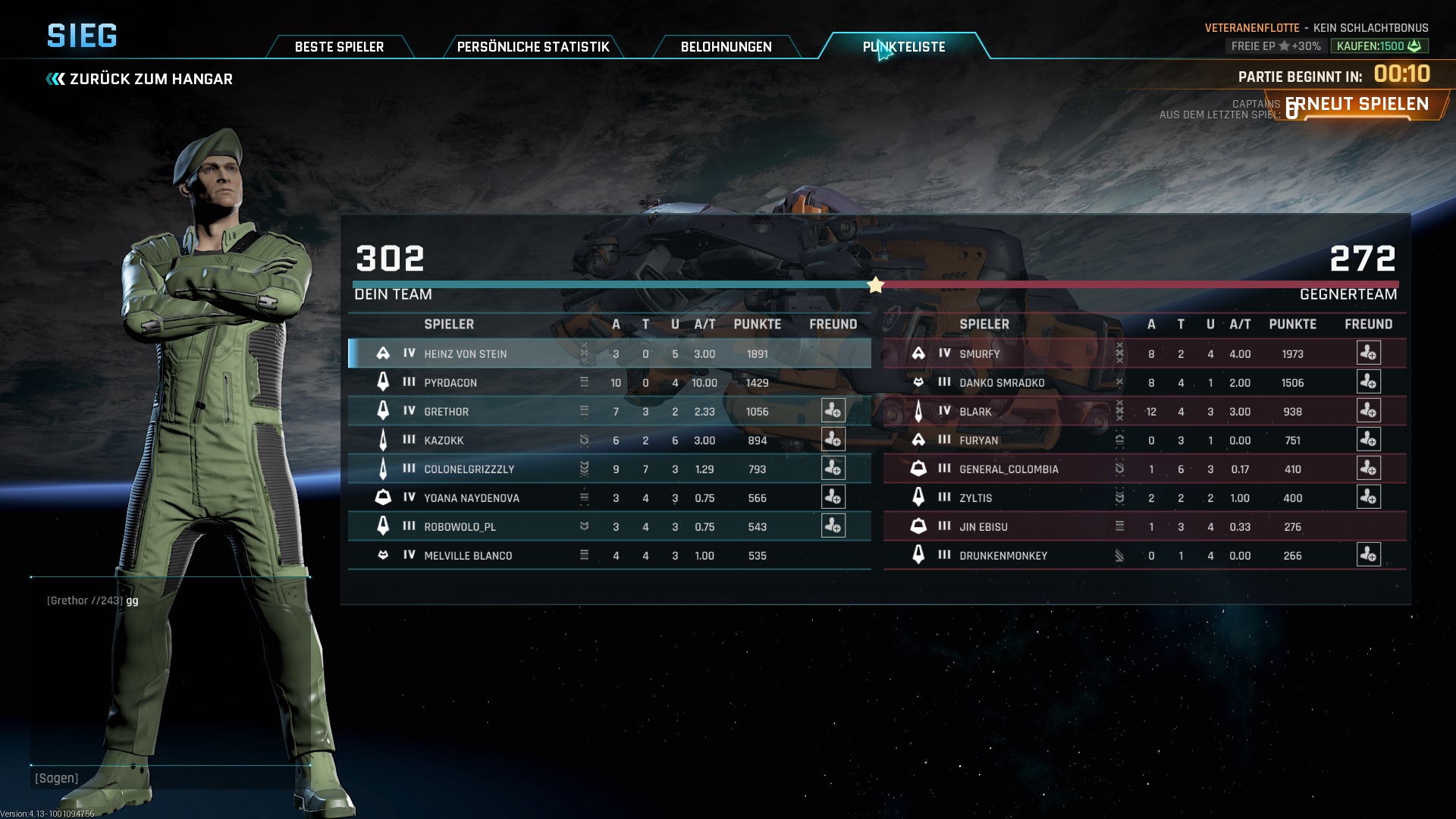Select the Punkteliste tab
Viewport: 1456px width, 819px height.
click(x=904, y=47)
